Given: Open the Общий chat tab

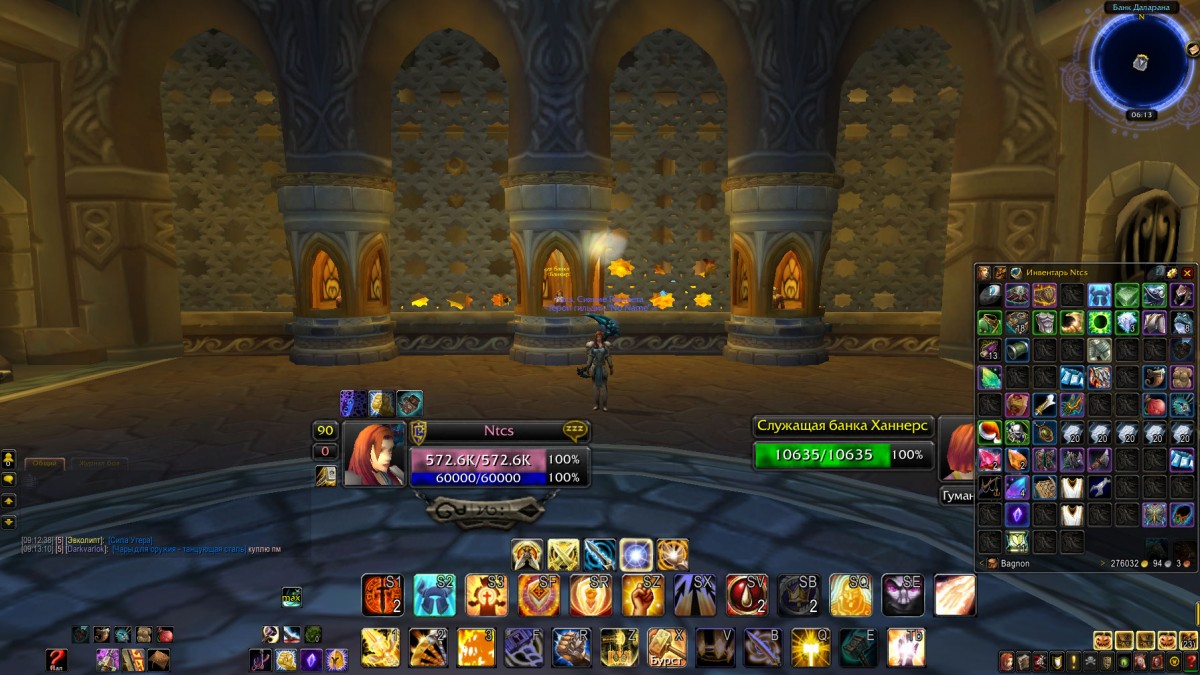Looking at the screenshot, I should [45, 464].
